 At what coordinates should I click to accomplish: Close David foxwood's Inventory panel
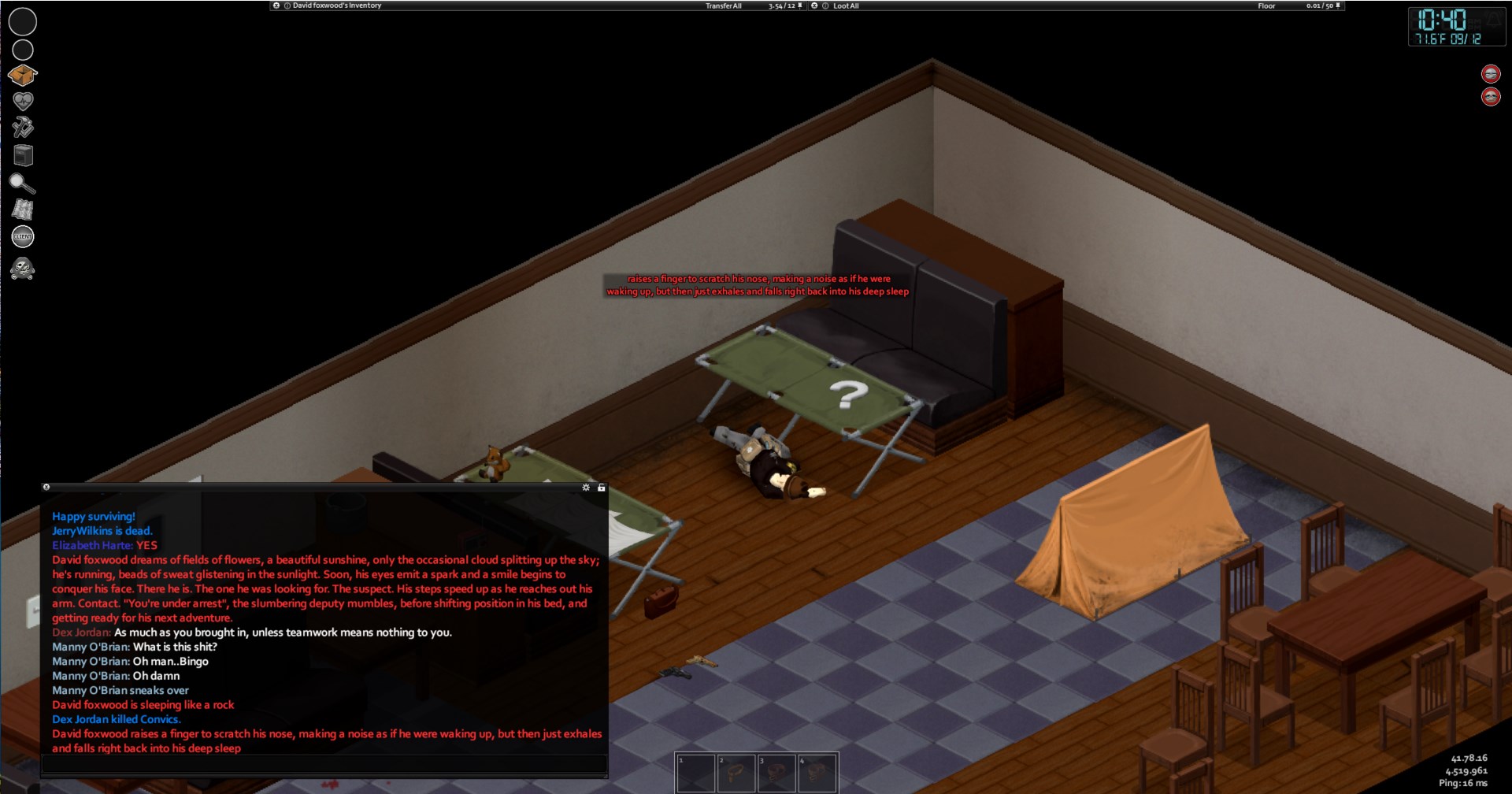click(x=276, y=6)
